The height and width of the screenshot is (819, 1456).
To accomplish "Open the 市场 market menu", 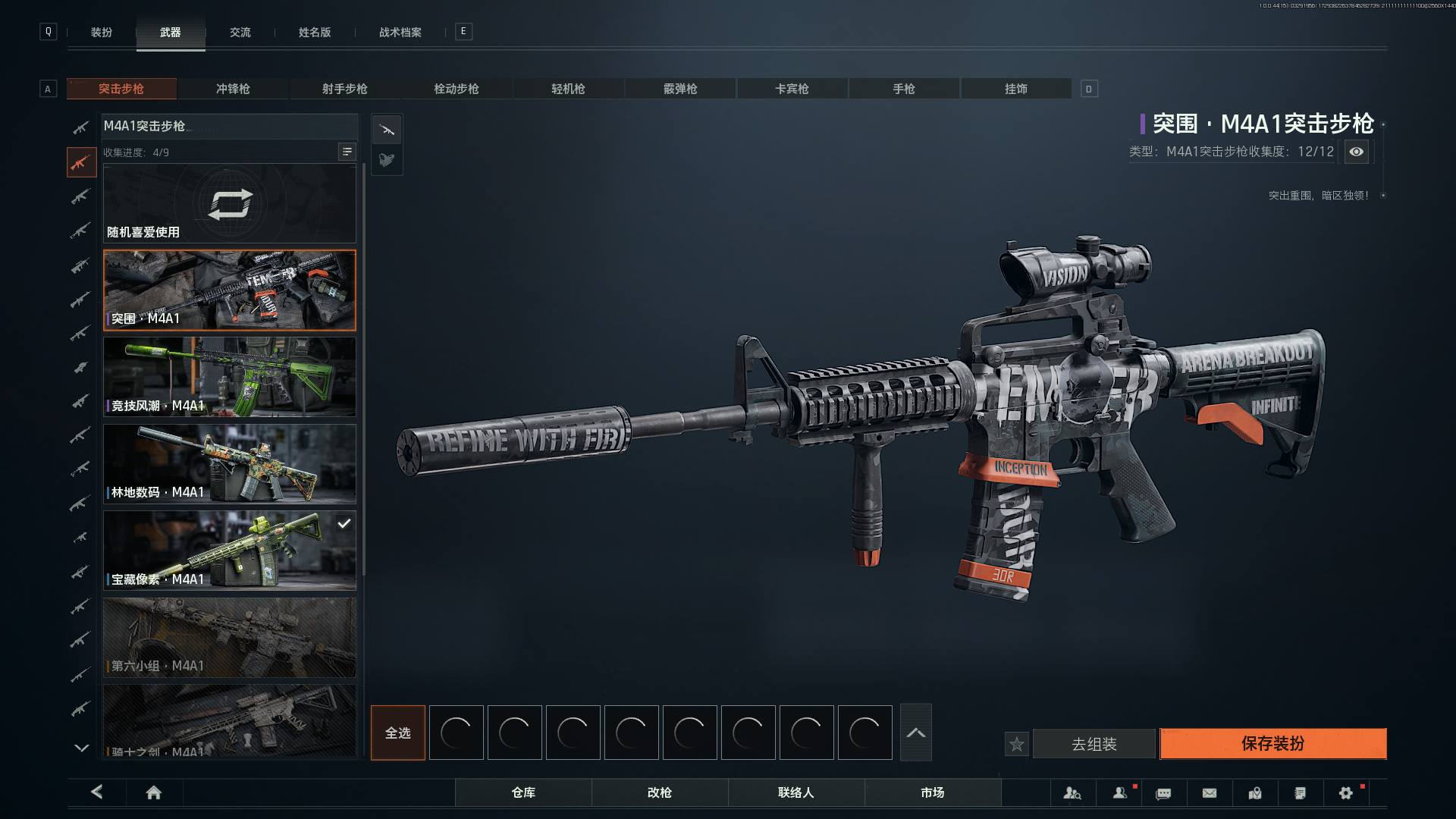I will pyautogui.click(x=932, y=792).
